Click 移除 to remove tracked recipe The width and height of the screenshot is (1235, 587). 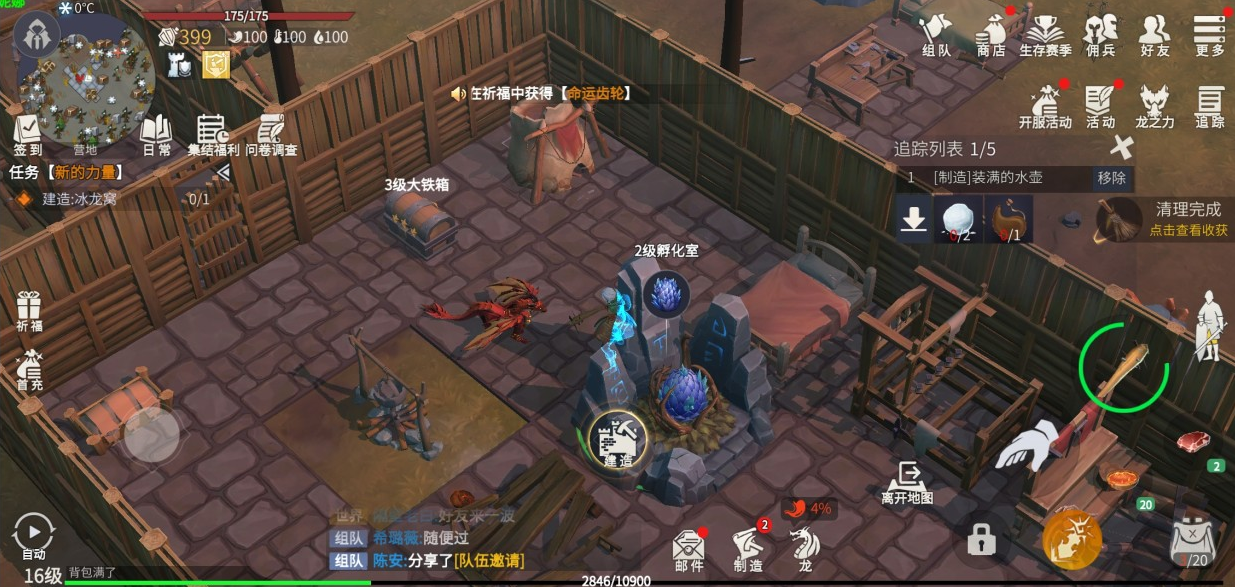pyautogui.click(x=1111, y=178)
